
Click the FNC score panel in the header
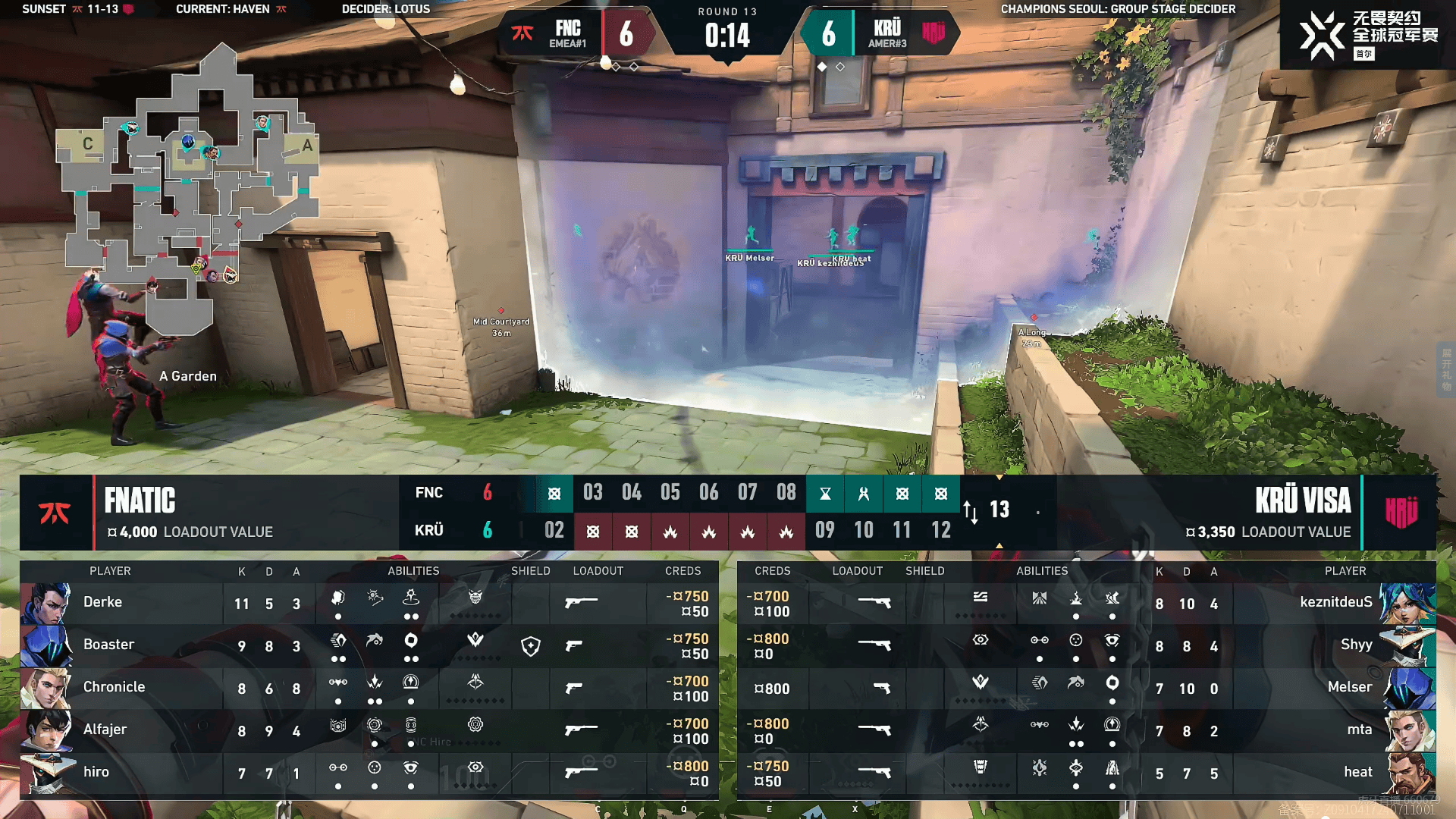click(576, 34)
